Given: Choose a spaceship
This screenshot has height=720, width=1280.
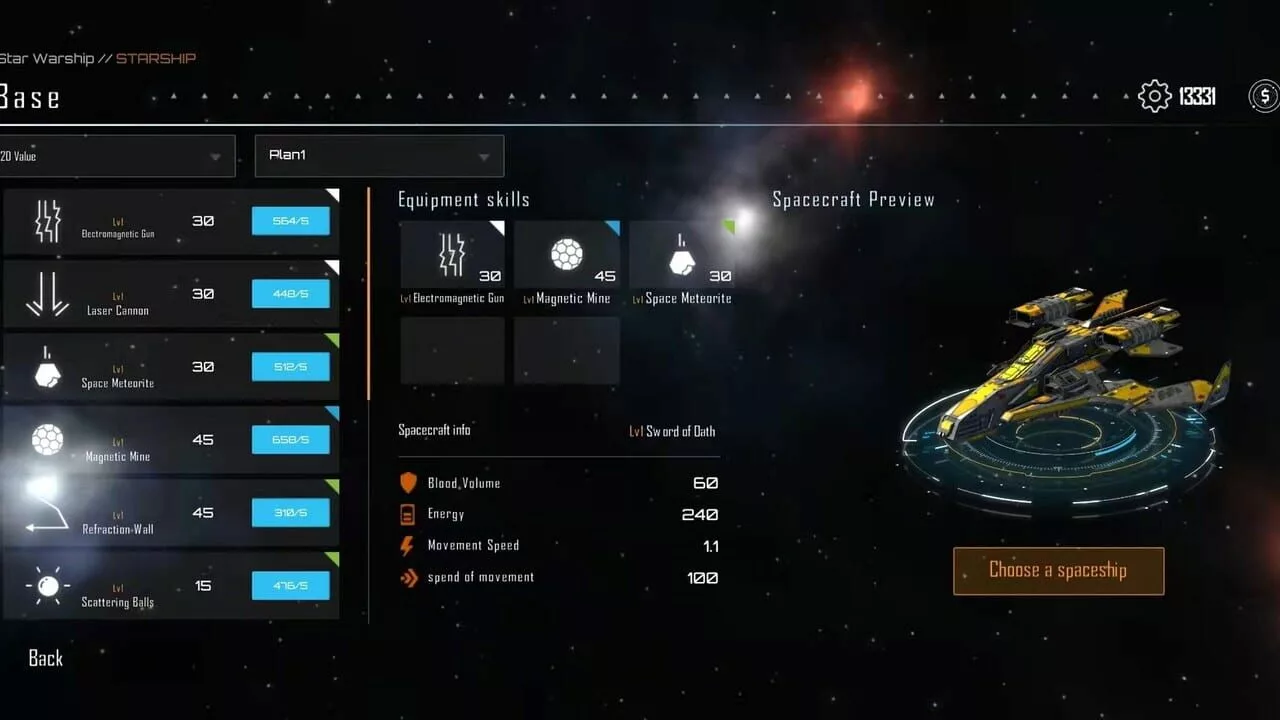Looking at the screenshot, I should [x=1058, y=571].
